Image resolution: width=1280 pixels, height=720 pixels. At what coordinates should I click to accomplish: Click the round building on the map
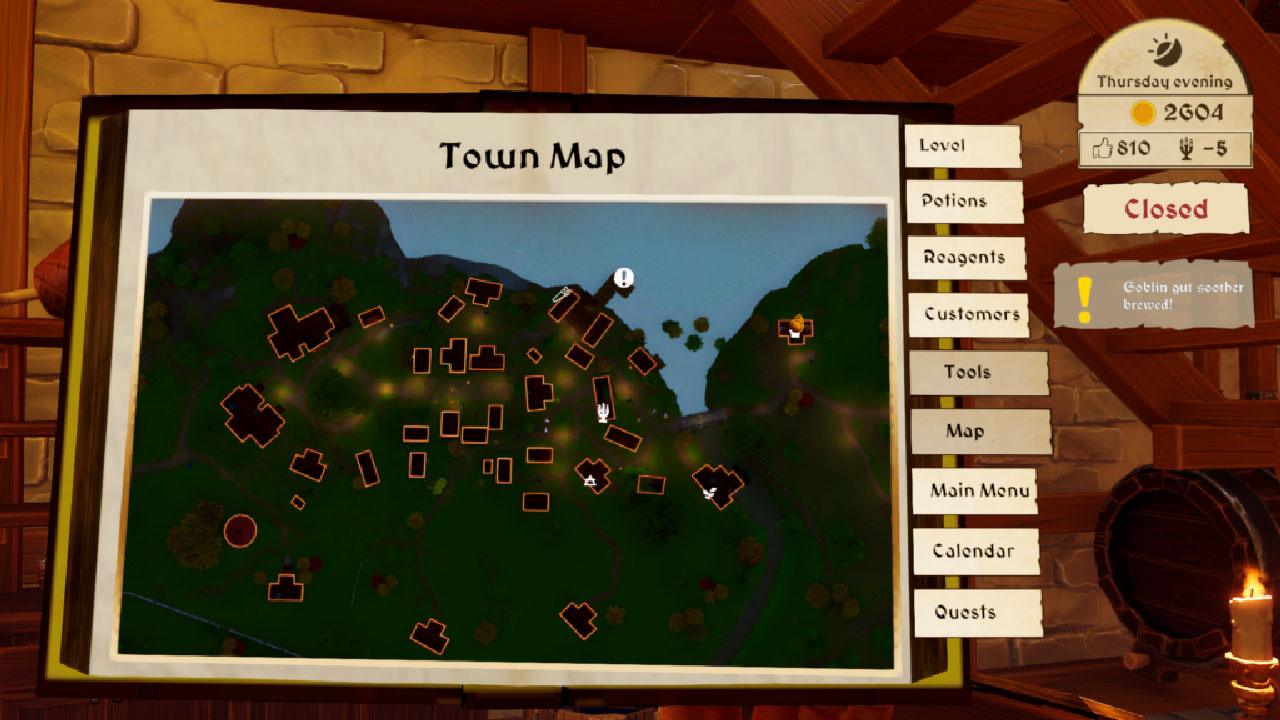[x=239, y=530]
